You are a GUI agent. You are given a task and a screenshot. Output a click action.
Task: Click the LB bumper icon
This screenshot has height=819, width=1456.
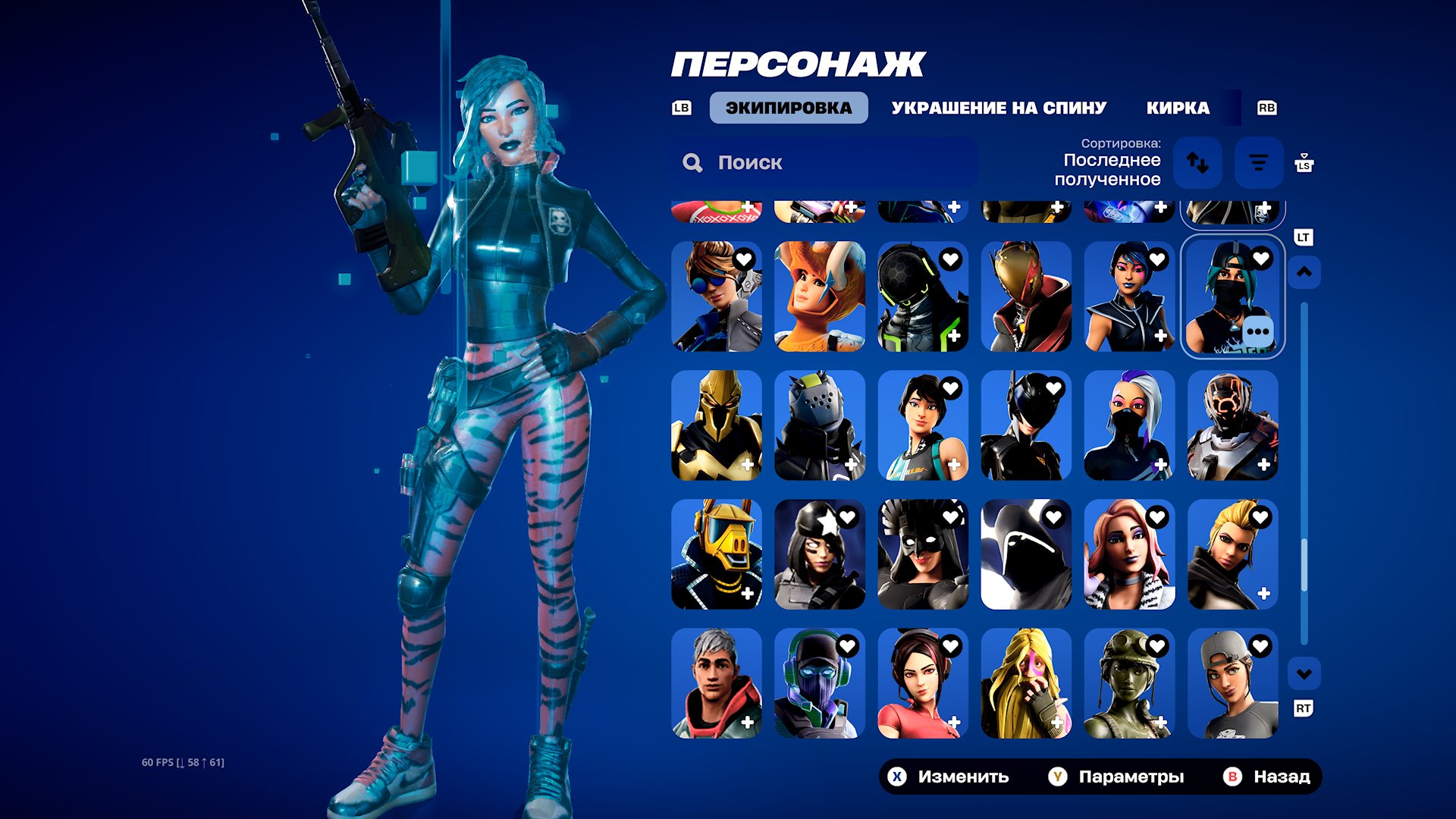(x=682, y=108)
